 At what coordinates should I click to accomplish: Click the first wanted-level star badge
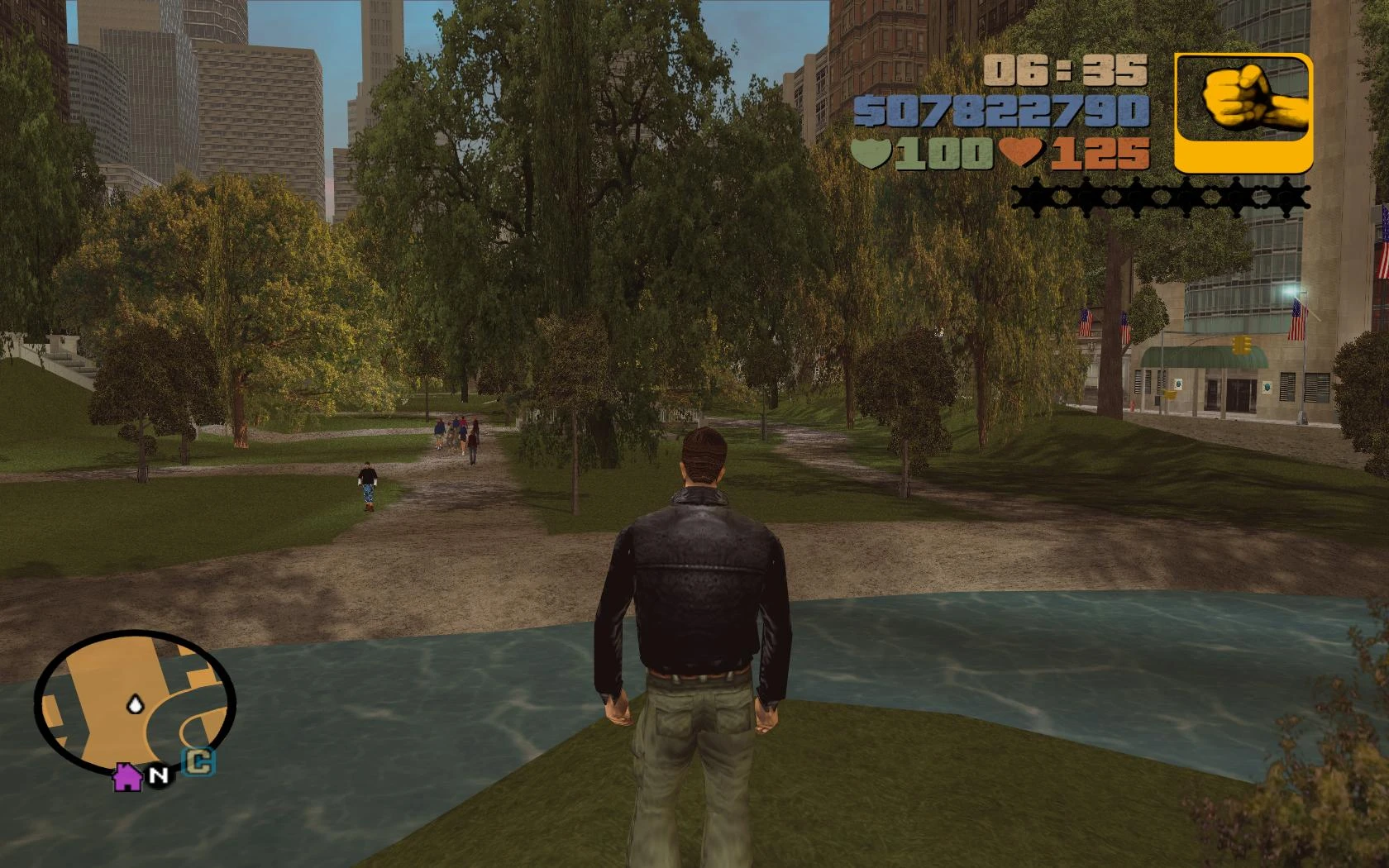1038,197
